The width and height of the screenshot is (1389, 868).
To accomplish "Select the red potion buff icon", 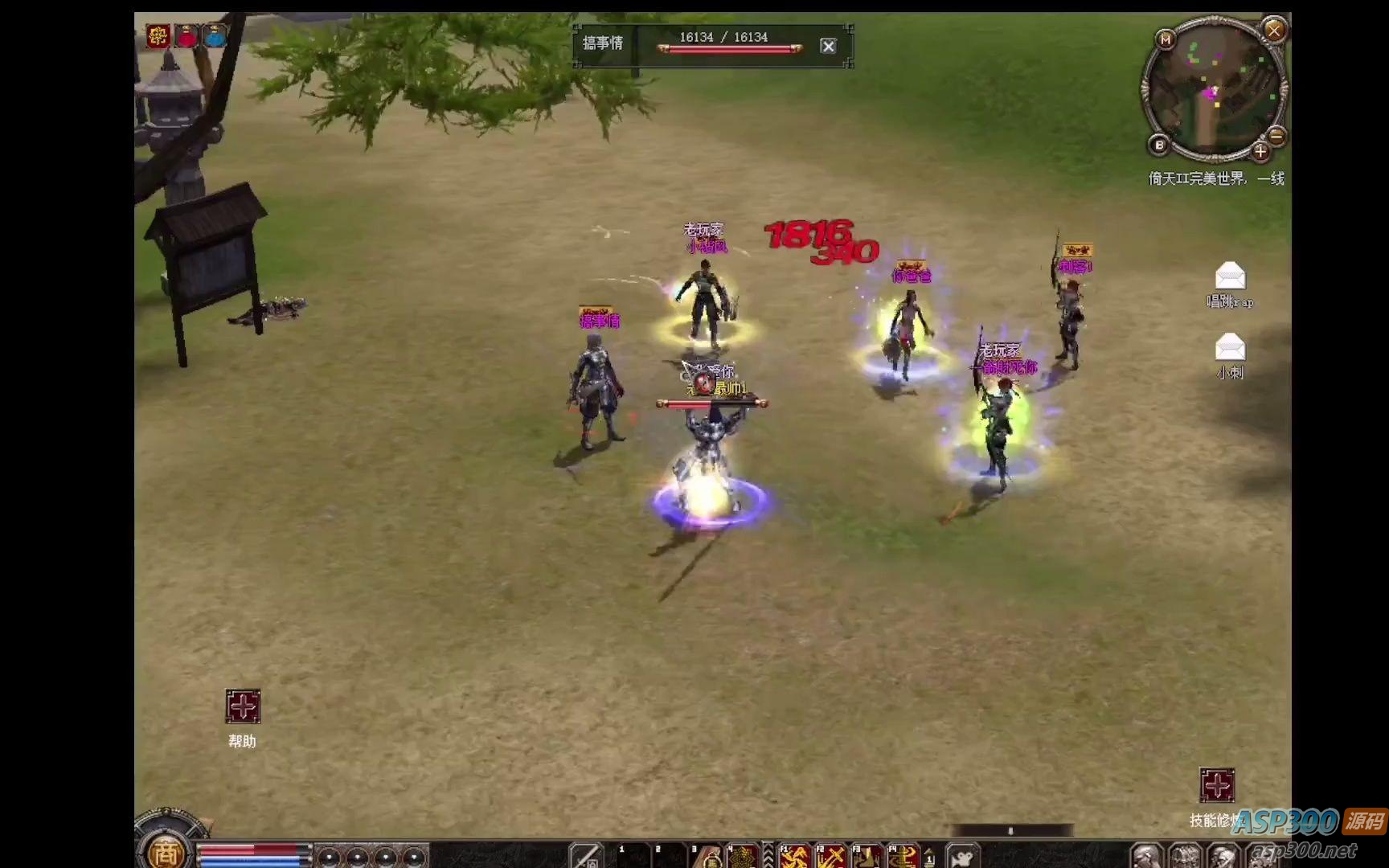I will 186,36.
